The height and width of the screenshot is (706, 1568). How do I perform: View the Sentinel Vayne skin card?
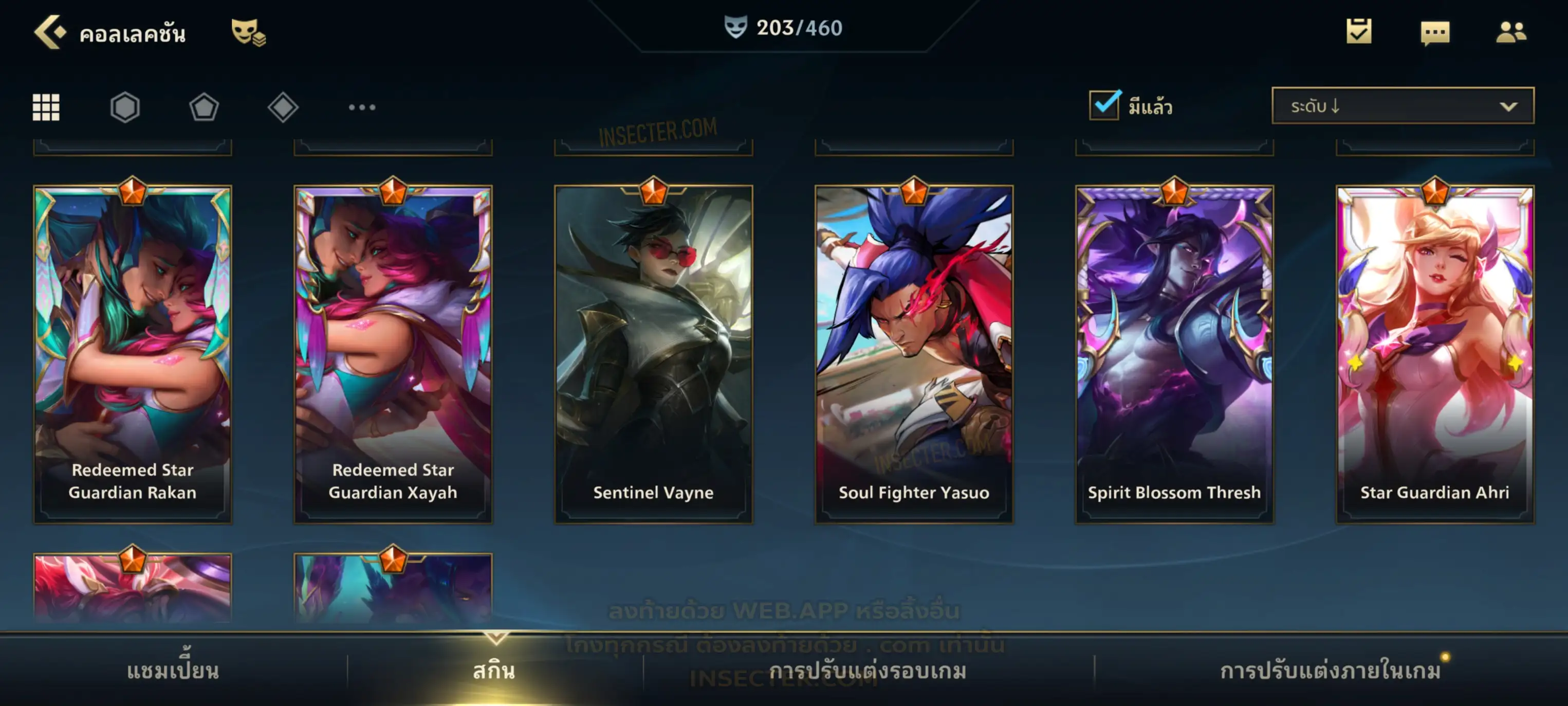(x=653, y=353)
